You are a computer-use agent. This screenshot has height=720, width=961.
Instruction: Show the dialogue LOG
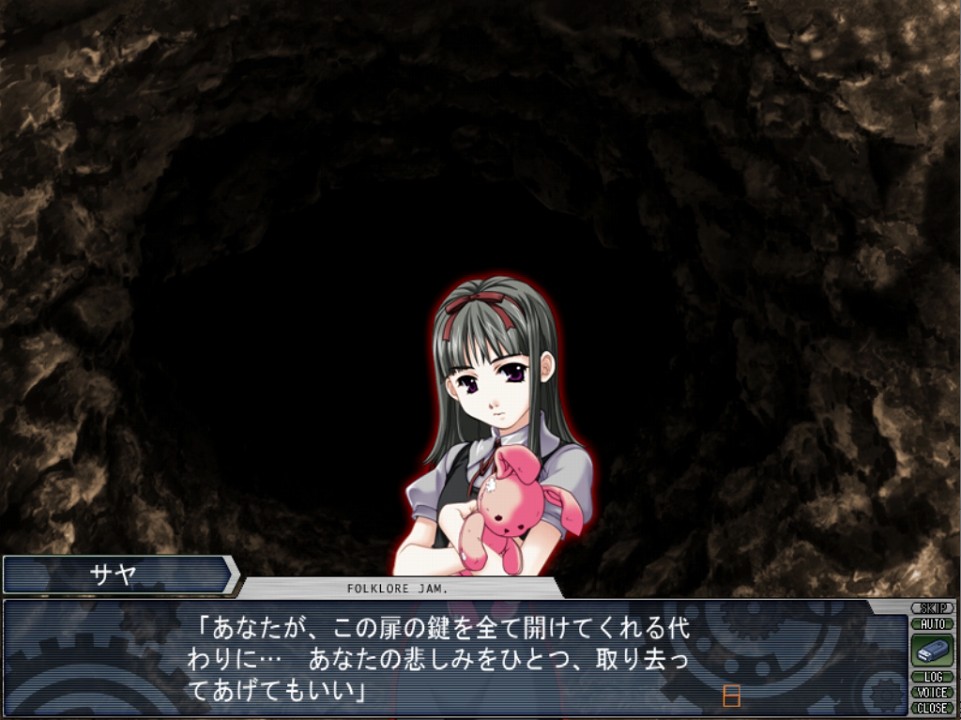point(932,677)
